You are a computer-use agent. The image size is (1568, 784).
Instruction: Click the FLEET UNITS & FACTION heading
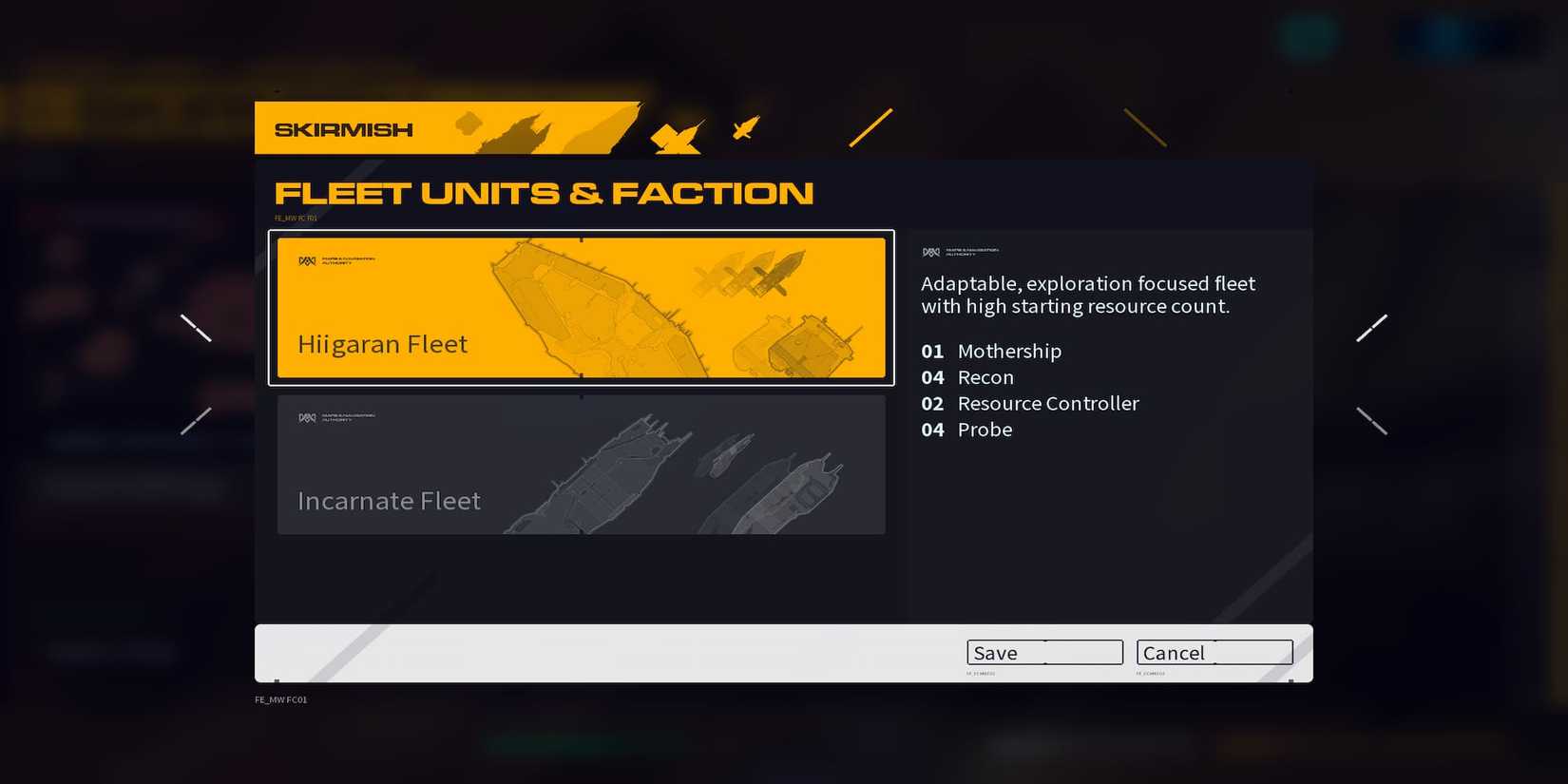544,192
